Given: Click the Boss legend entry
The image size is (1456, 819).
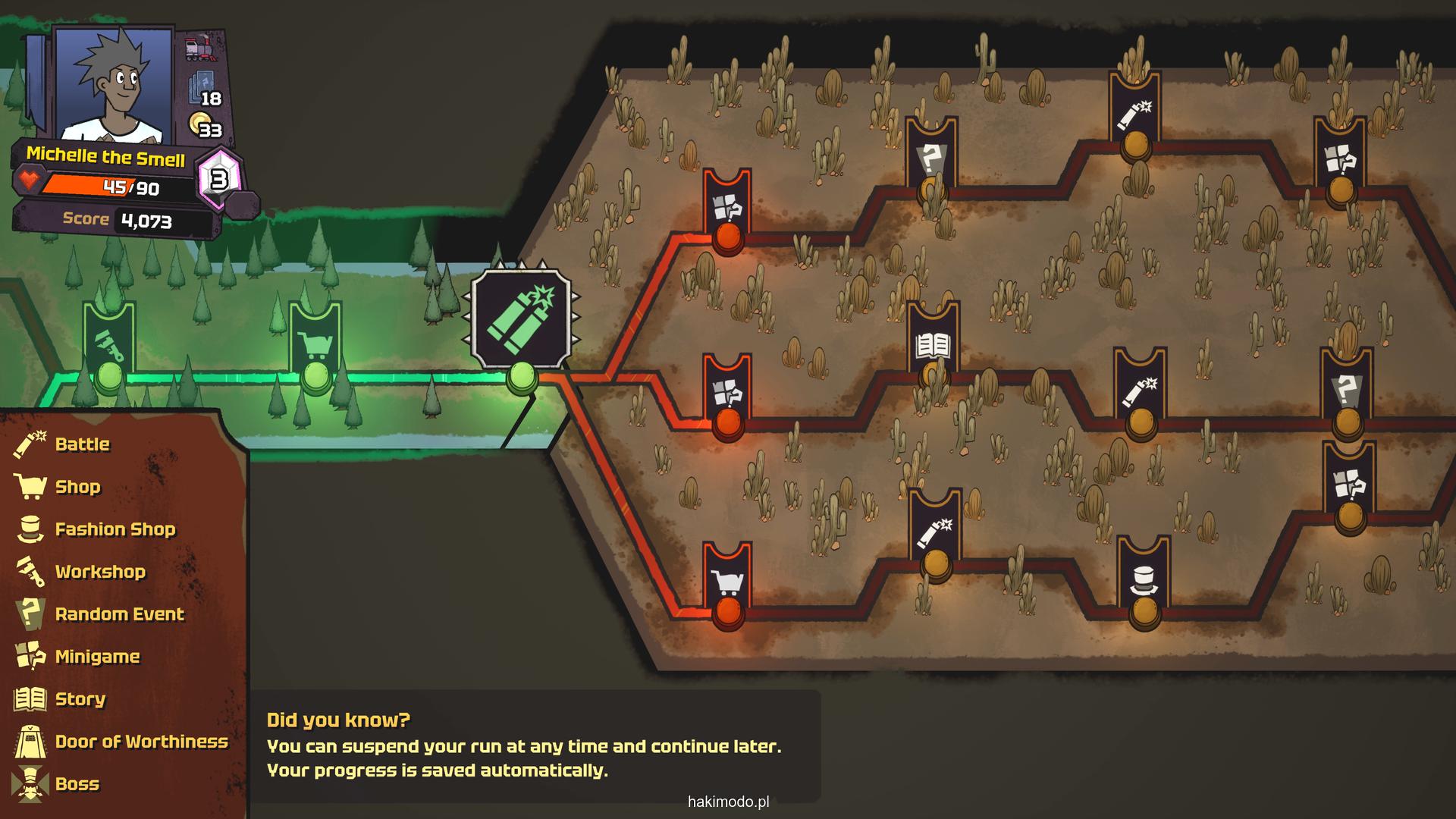Looking at the screenshot, I should coord(77,784).
